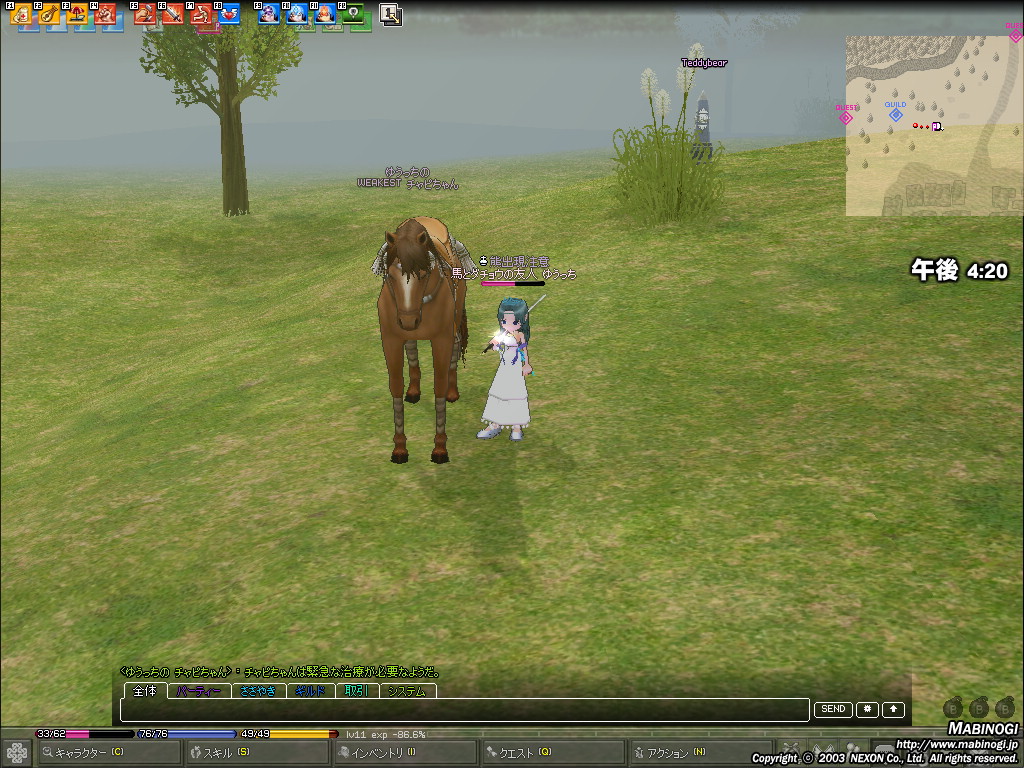The image size is (1024, 768).
Task: Use the F2 lute instrument skill
Action: (x=49, y=15)
